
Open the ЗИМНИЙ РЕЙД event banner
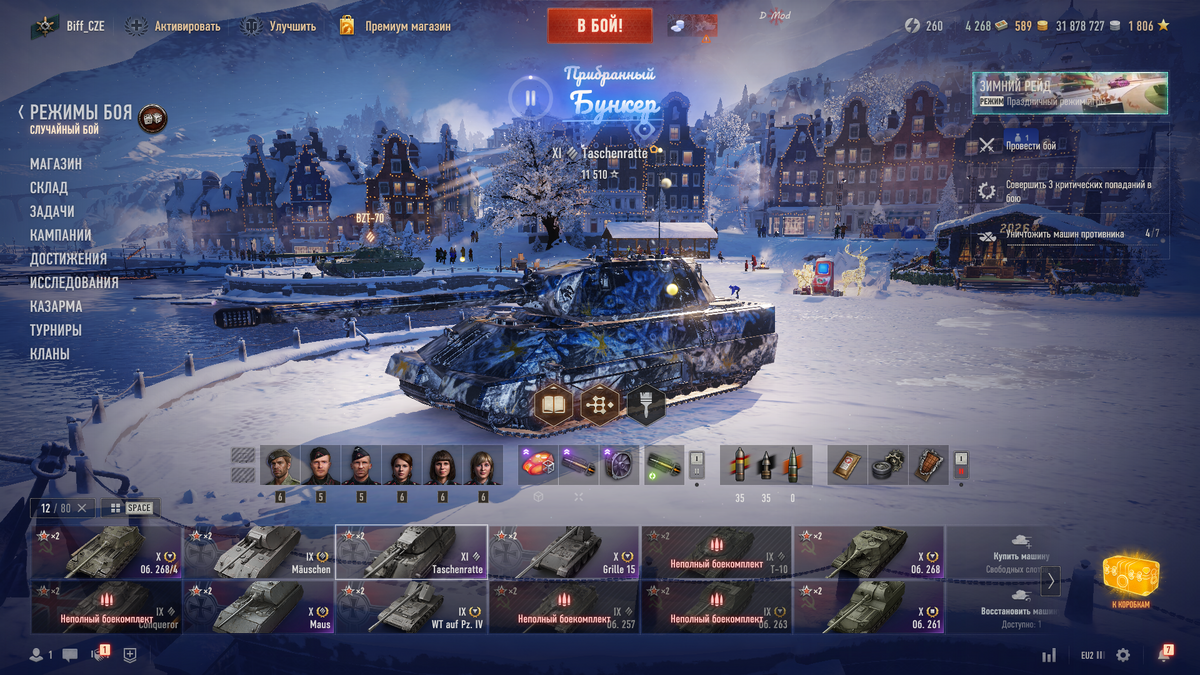pyautogui.click(x=1070, y=93)
